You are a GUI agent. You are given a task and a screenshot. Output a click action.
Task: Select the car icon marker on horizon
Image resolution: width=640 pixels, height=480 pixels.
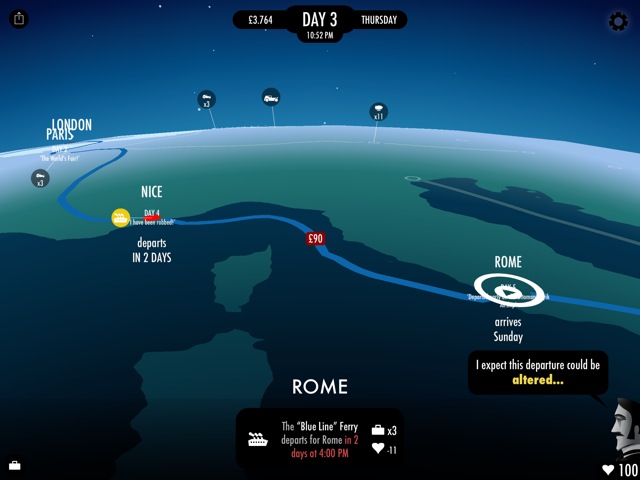coord(271,97)
